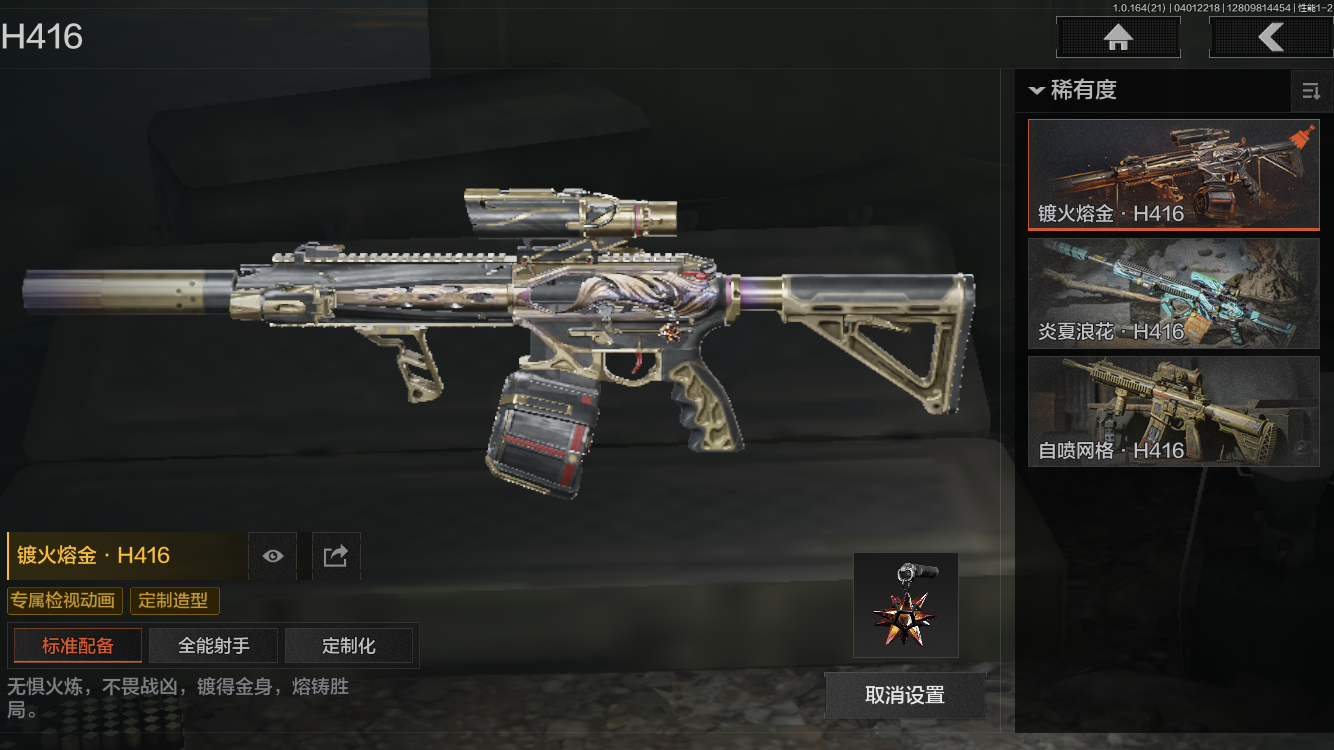Open the 定制化 tab
The height and width of the screenshot is (750, 1334).
tap(349, 646)
